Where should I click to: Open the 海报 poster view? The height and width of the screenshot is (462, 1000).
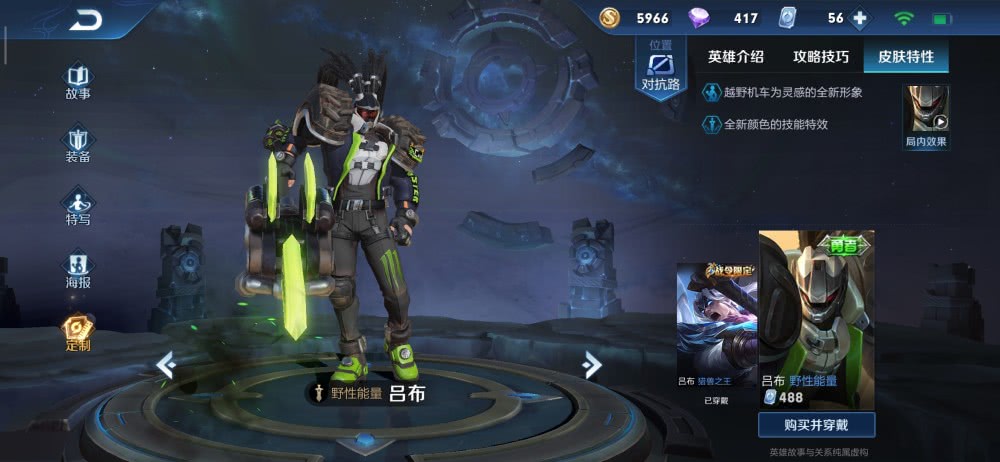pyautogui.click(x=78, y=270)
